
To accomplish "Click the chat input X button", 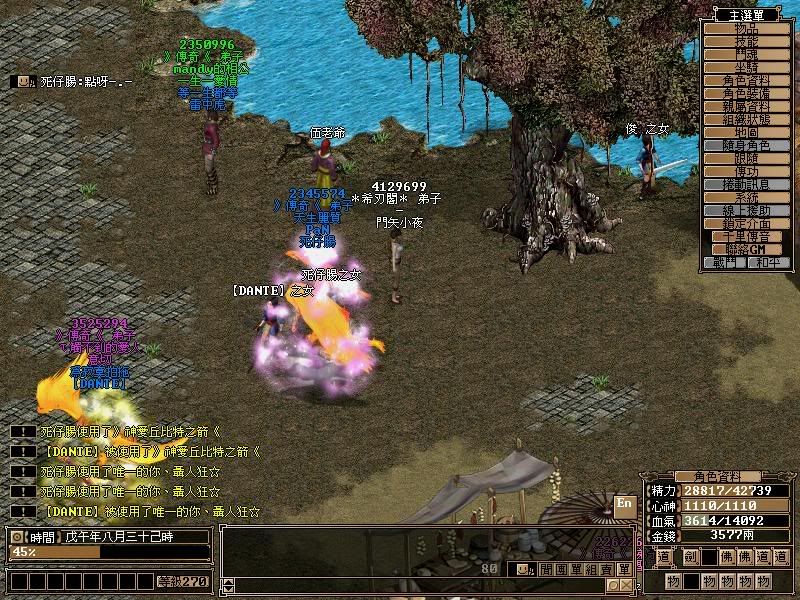I will [625, 585].
